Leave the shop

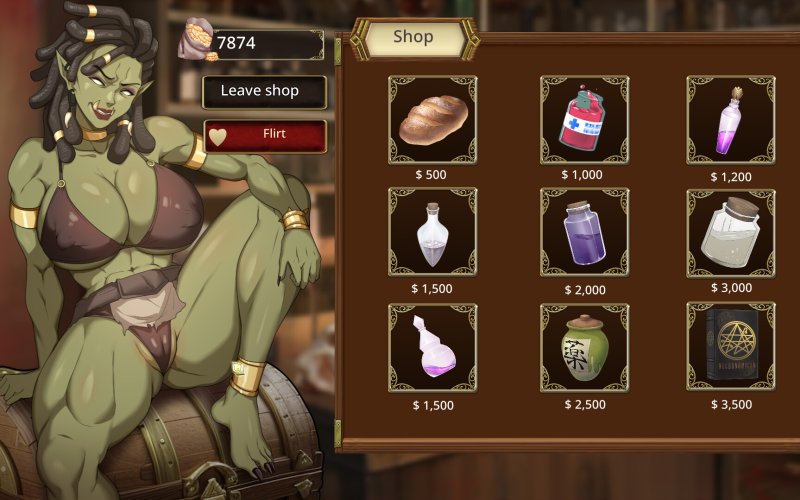pos(265,91)
